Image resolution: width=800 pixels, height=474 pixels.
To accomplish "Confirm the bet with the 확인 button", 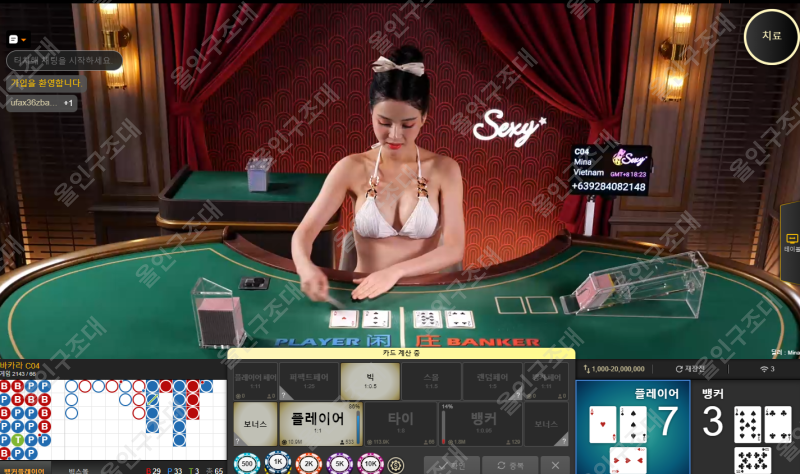I will (x=448, y=465).
